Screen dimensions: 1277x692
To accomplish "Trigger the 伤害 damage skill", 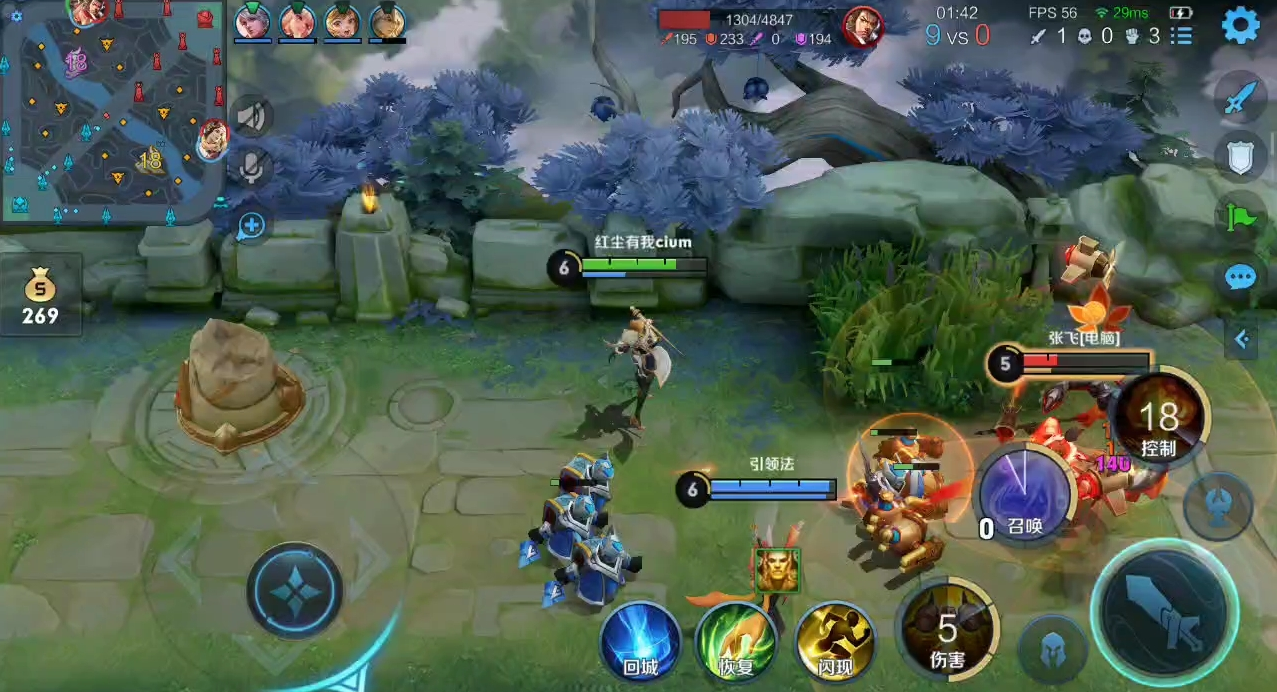I will 946,630.
